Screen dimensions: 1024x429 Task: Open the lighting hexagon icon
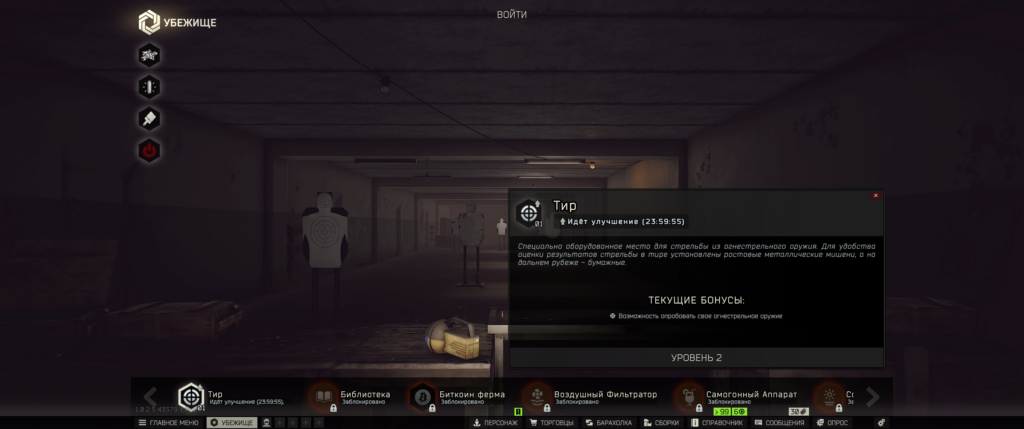[149, 87]
